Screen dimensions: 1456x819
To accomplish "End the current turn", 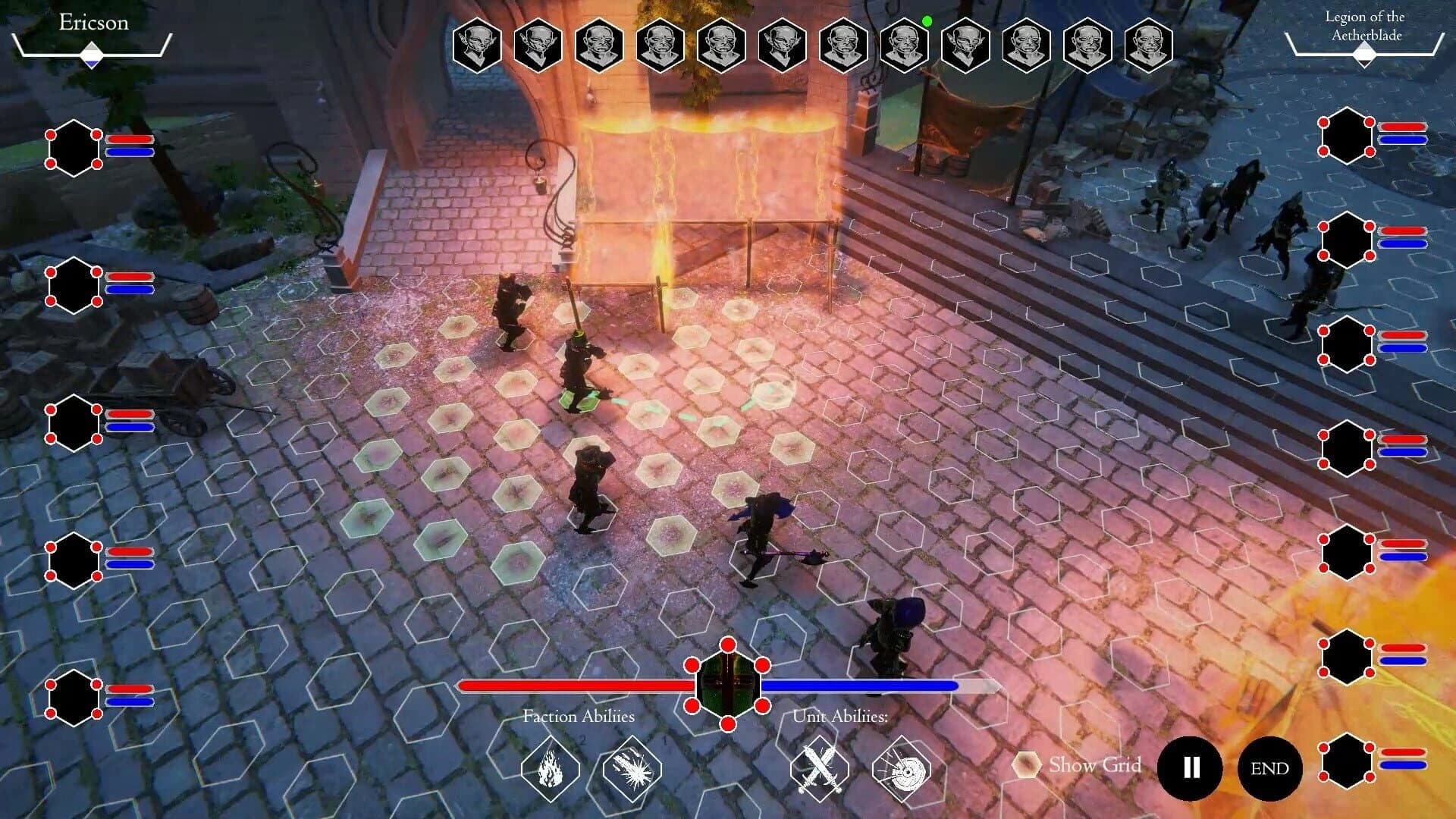I will (1269, 768).
